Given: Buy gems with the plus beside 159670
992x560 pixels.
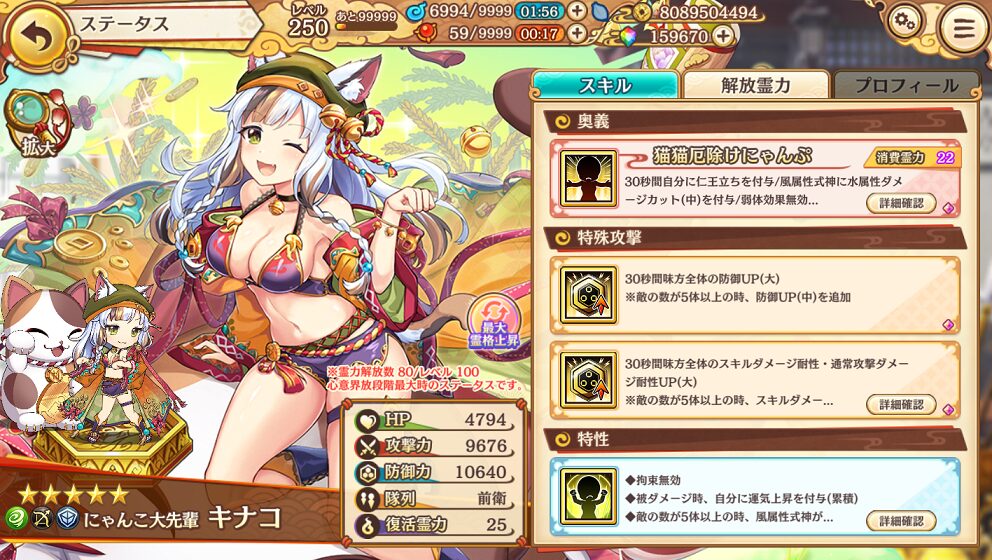Looking at the screenshot, I should (x=723, y=36).
